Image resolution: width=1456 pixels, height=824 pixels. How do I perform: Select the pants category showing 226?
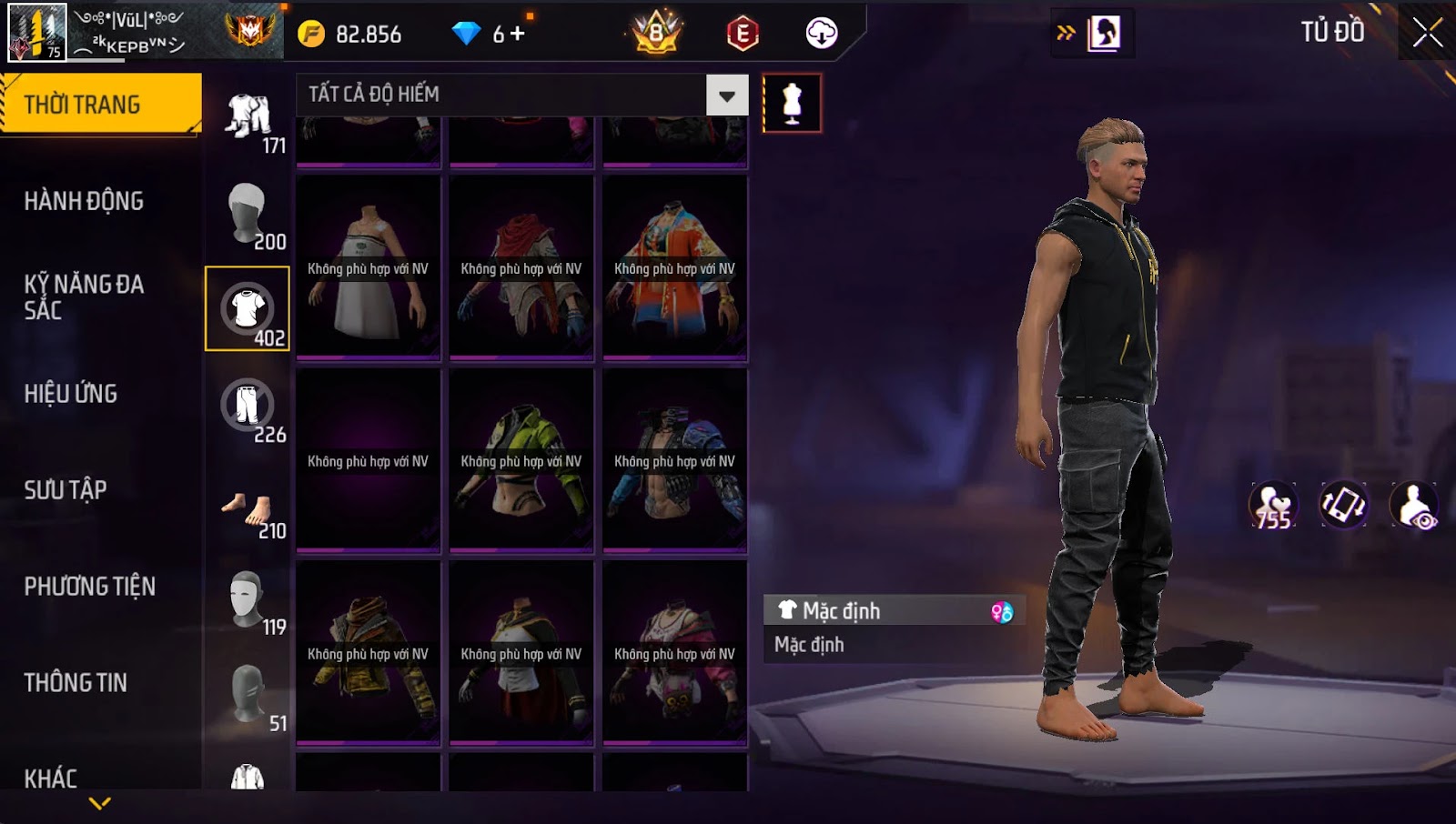coord(248,406)
